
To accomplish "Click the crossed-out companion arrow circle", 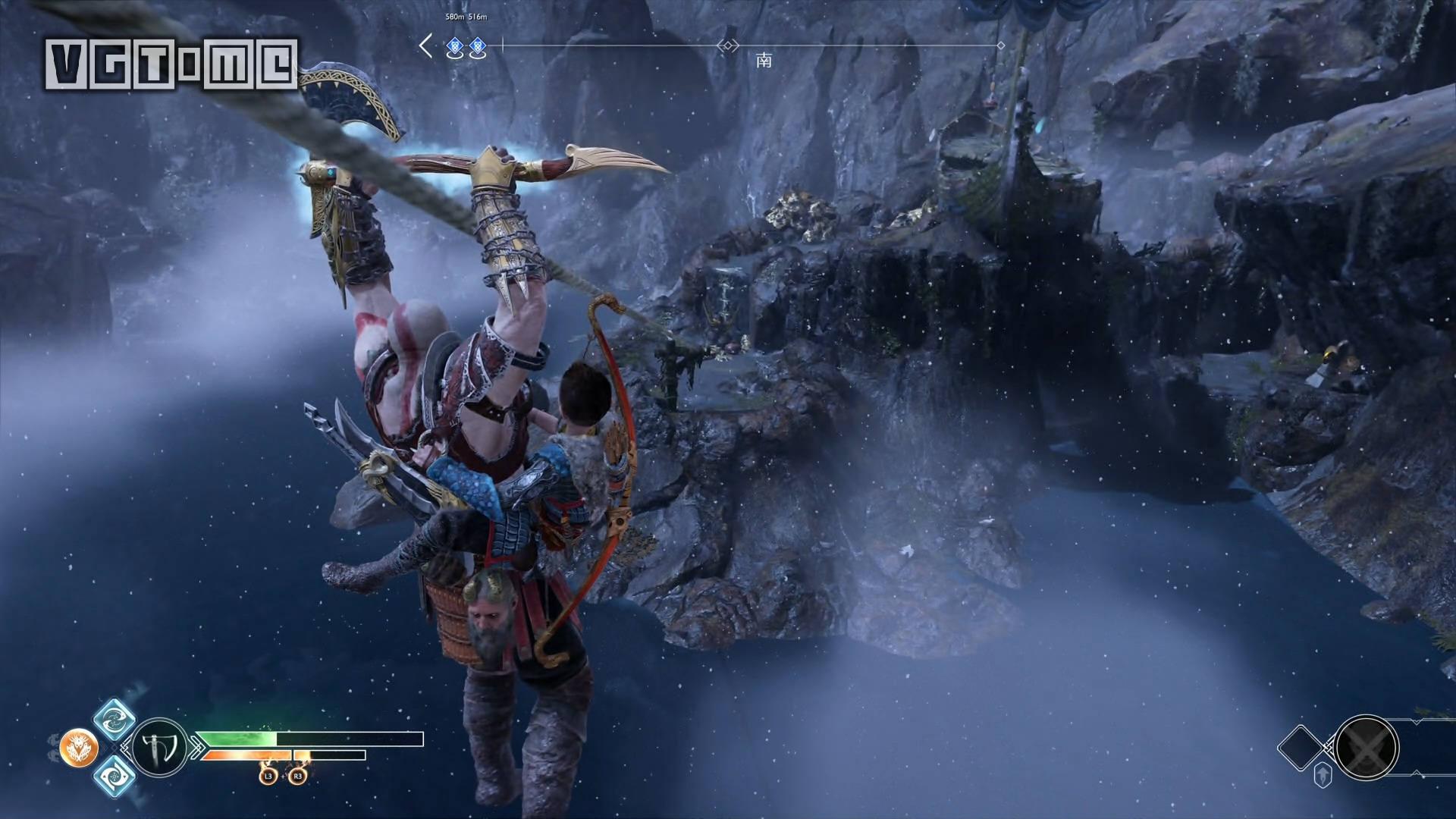I will point(1367,748).
